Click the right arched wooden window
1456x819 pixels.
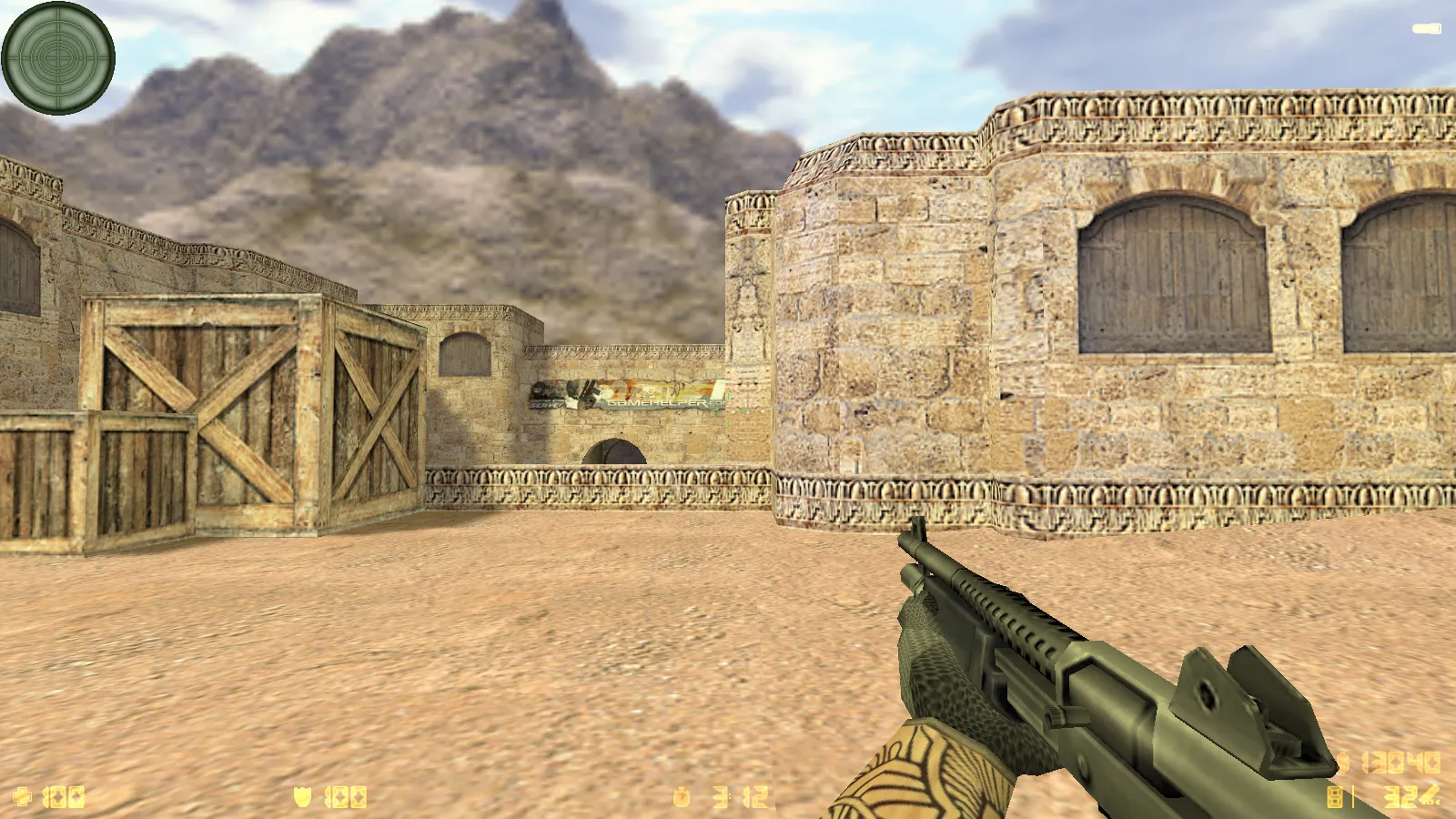pyautogui.click(x=1401, y=273)
